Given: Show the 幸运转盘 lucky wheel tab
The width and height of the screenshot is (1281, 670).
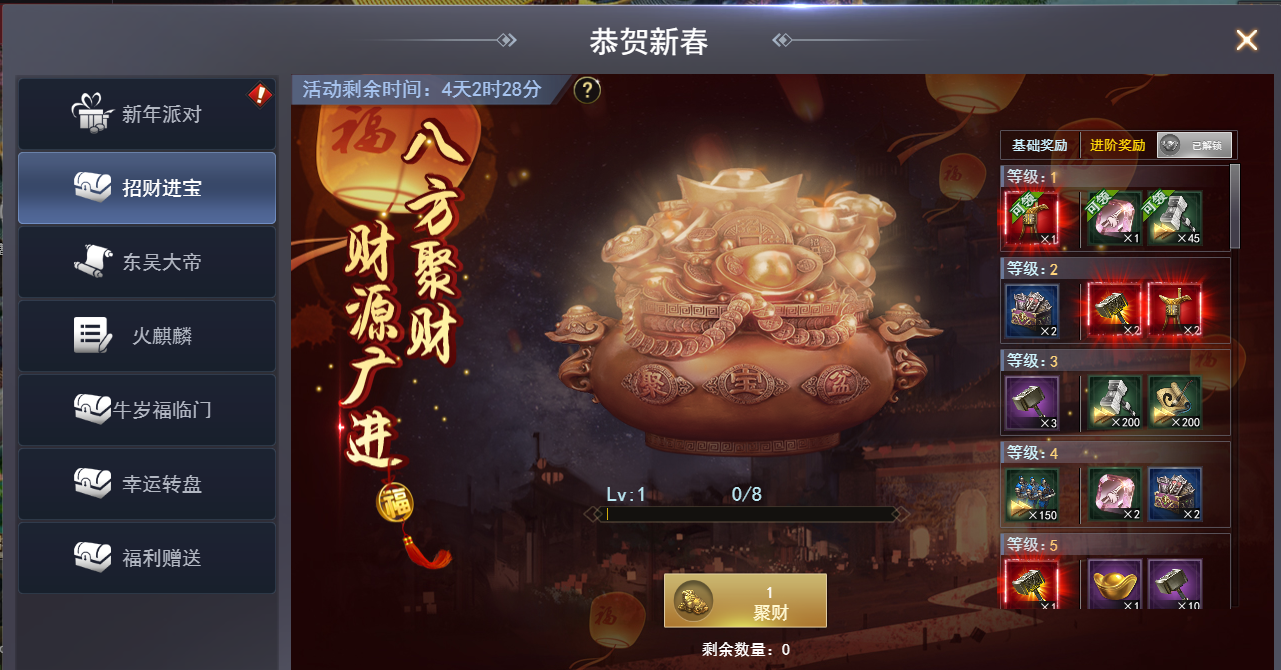Looking at the screenshot, I should pyautogui.click(x=147, y=484).
